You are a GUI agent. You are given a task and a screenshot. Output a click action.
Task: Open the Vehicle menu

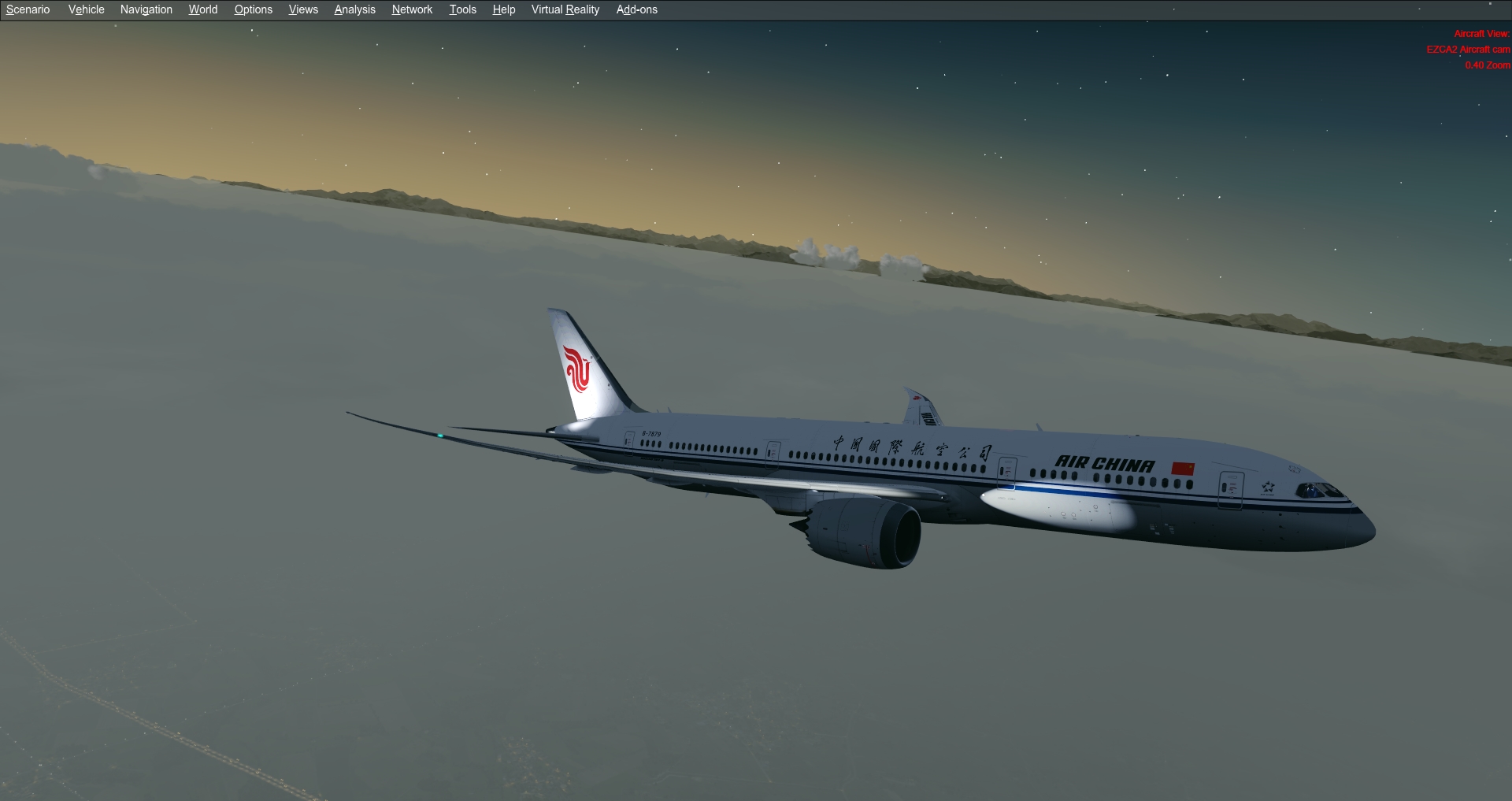86,9
